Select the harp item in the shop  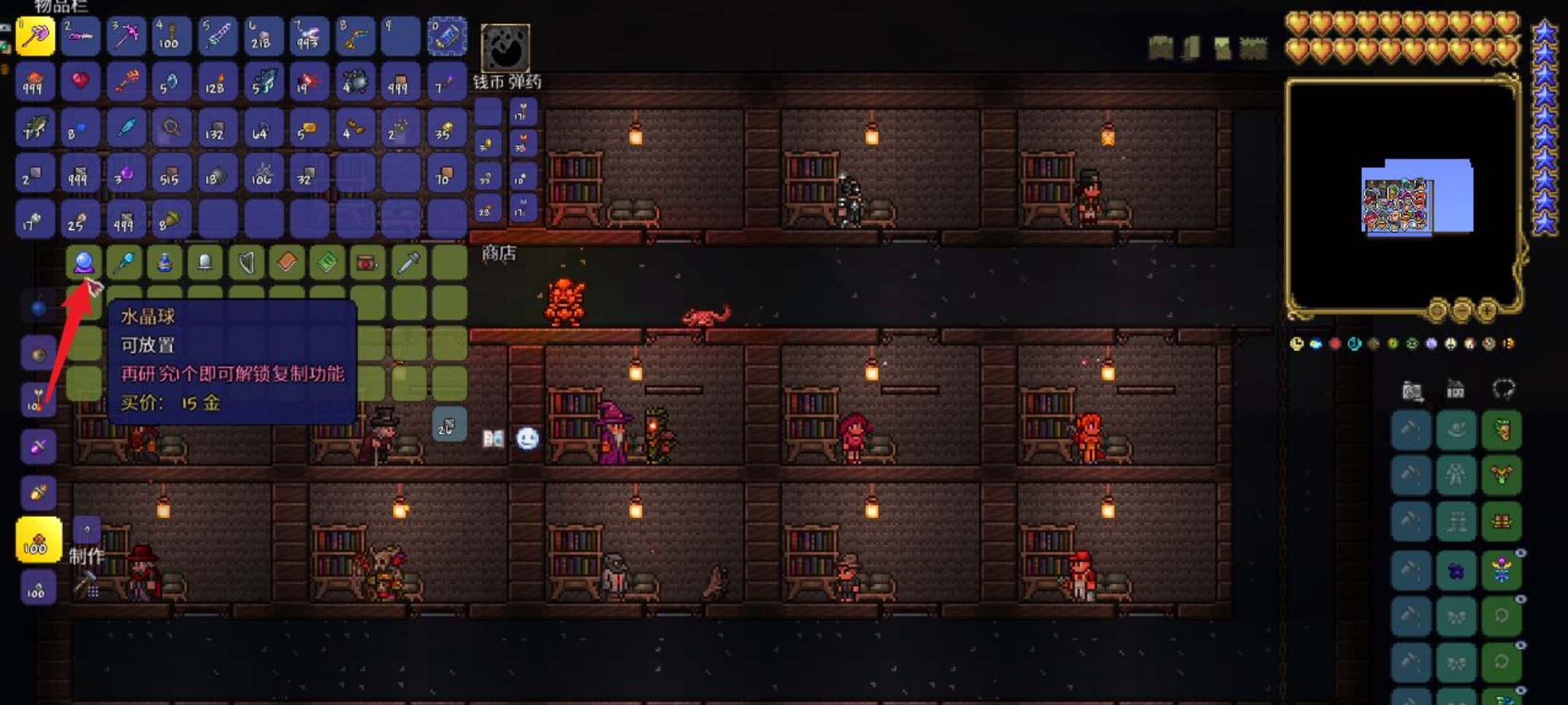coord(246,263)
